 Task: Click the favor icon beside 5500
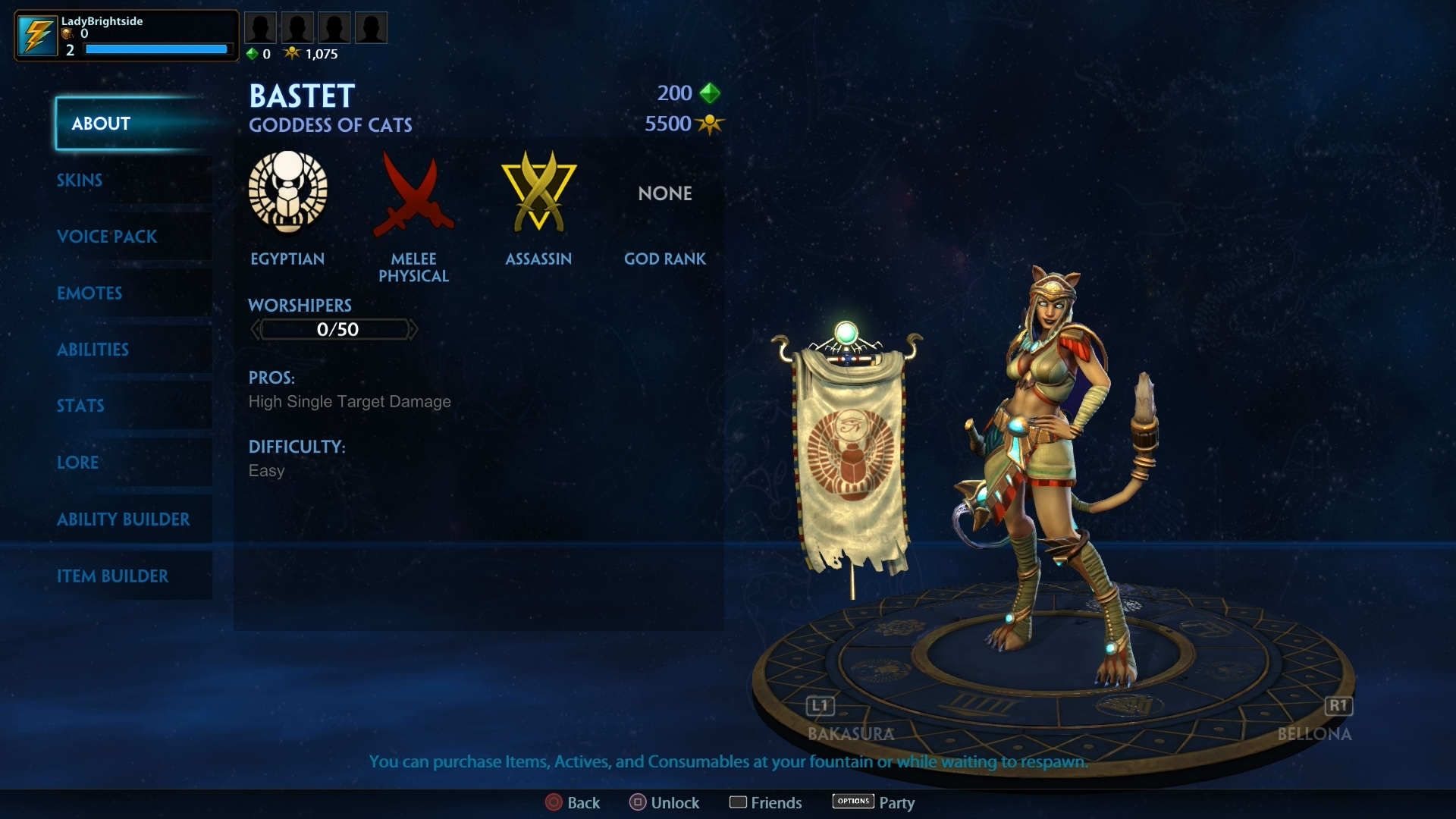[x=711, y=124]
